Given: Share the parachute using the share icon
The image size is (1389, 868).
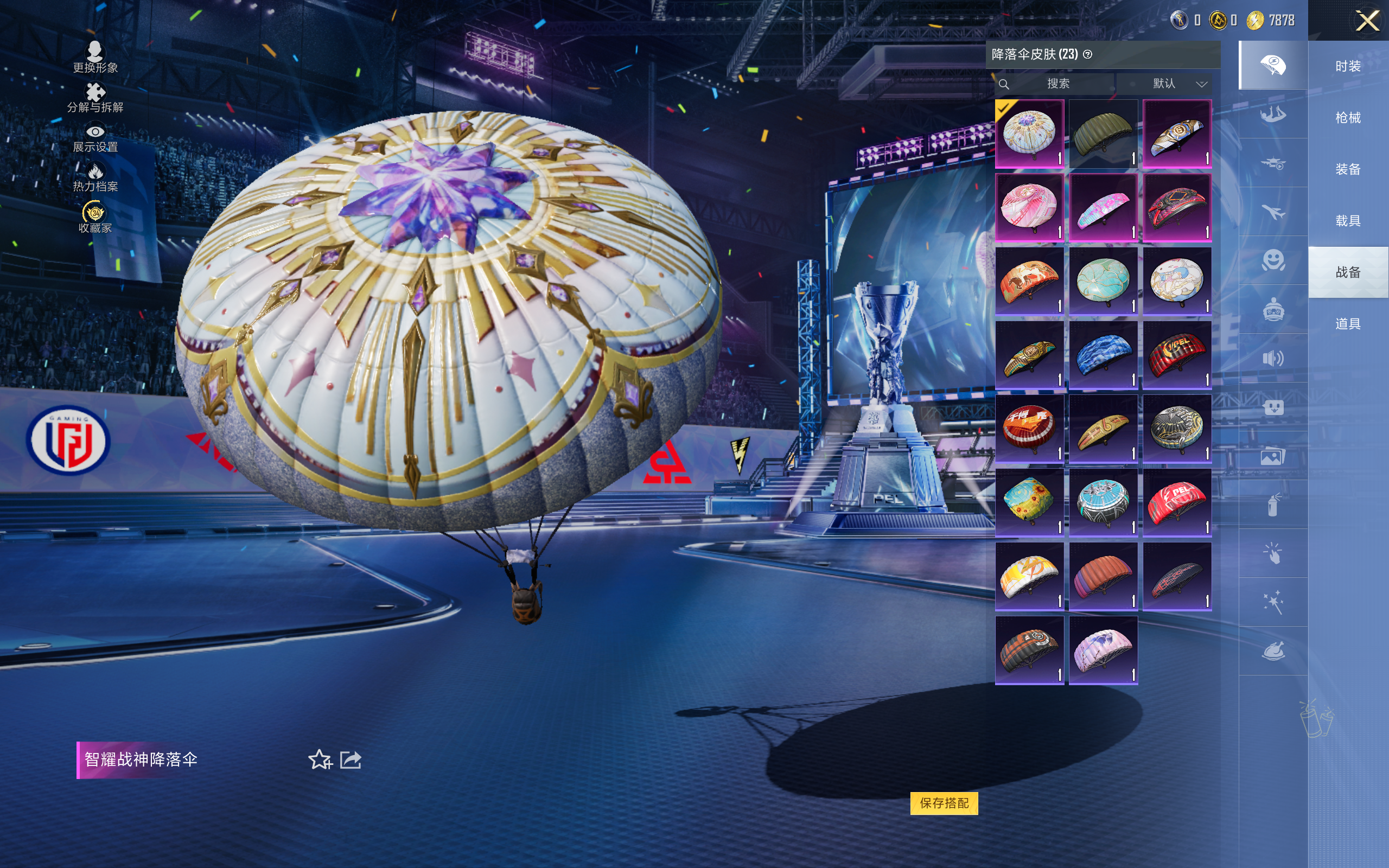Looking at the screenshot, I should tap(351, 759).
